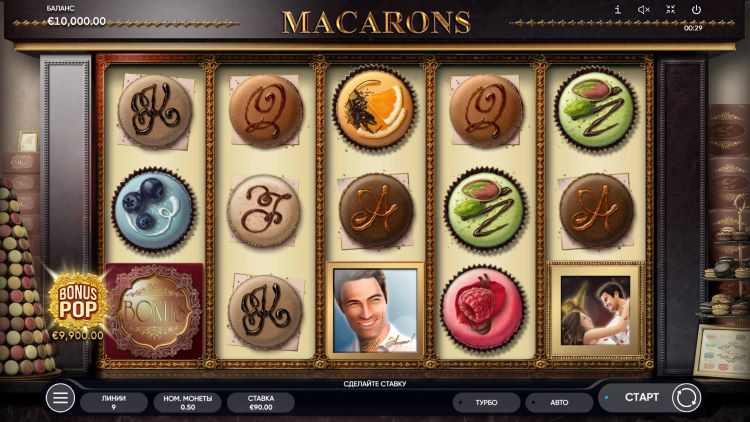
Task: Activate Авто autoplay
Action: tap(558, 402)
